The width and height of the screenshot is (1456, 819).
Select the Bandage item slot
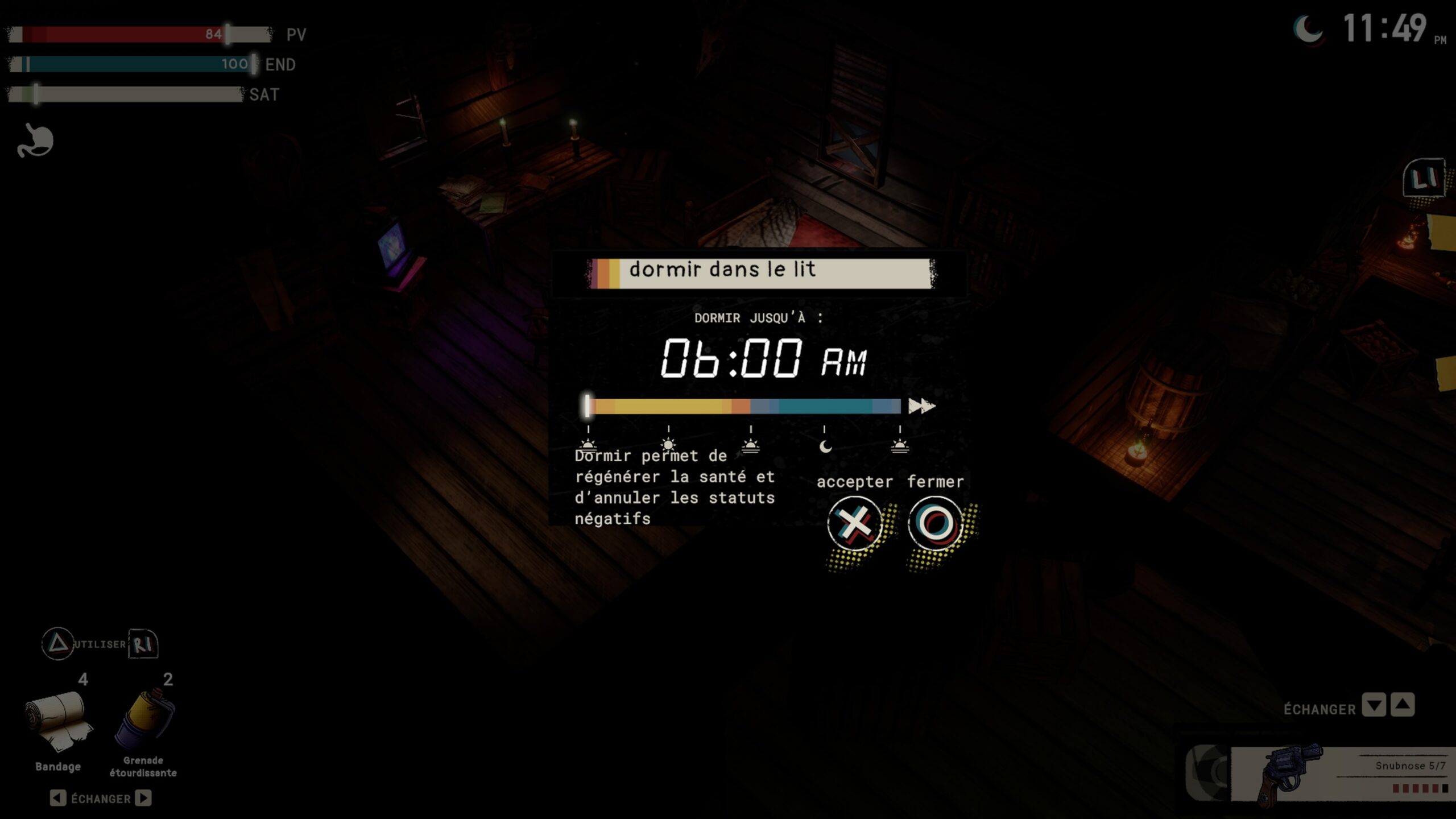click(x=58, y=721)
